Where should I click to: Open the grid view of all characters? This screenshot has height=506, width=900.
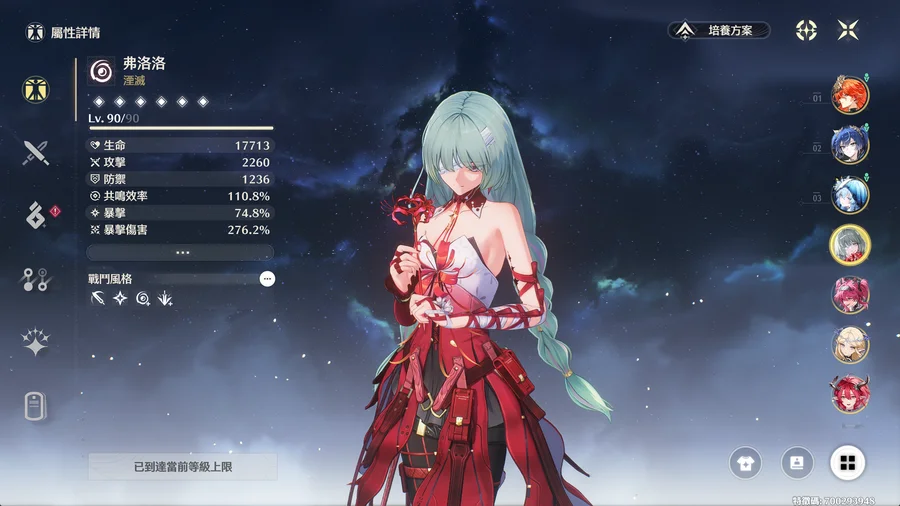[848, 462]
